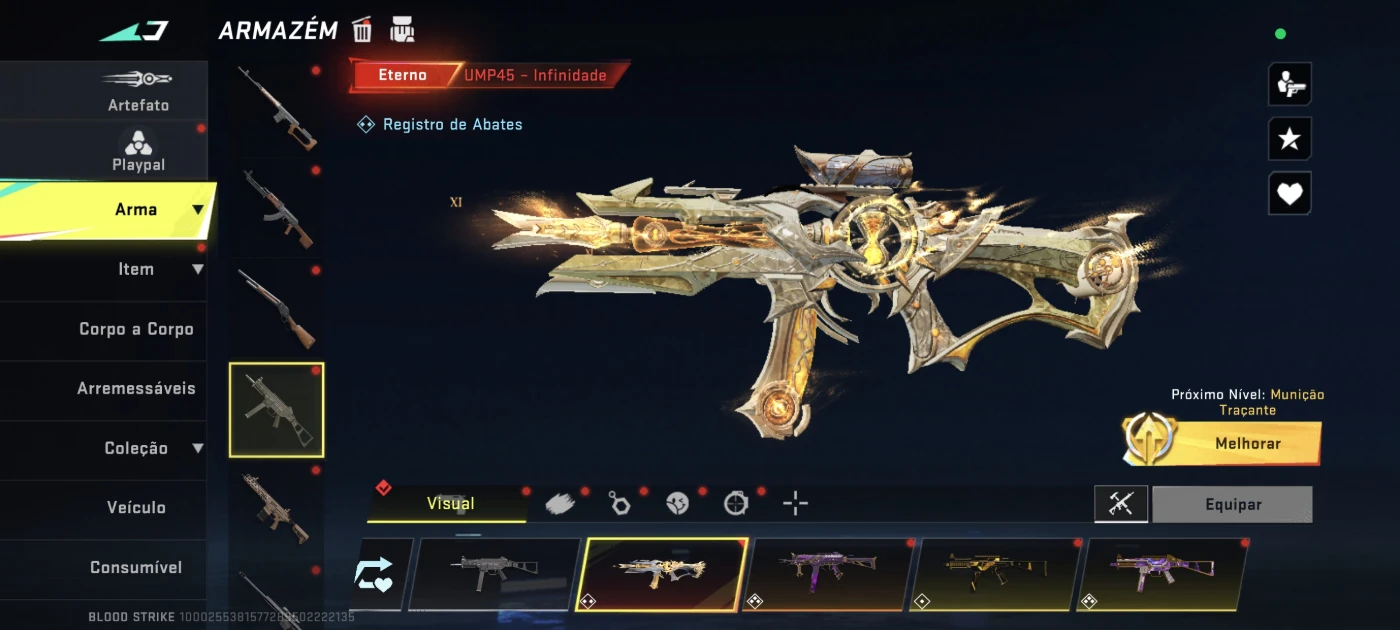This screenshot has height=630, width=1400.
Task: Select the Corpo a Corpo category
Action: click(136, 329)
